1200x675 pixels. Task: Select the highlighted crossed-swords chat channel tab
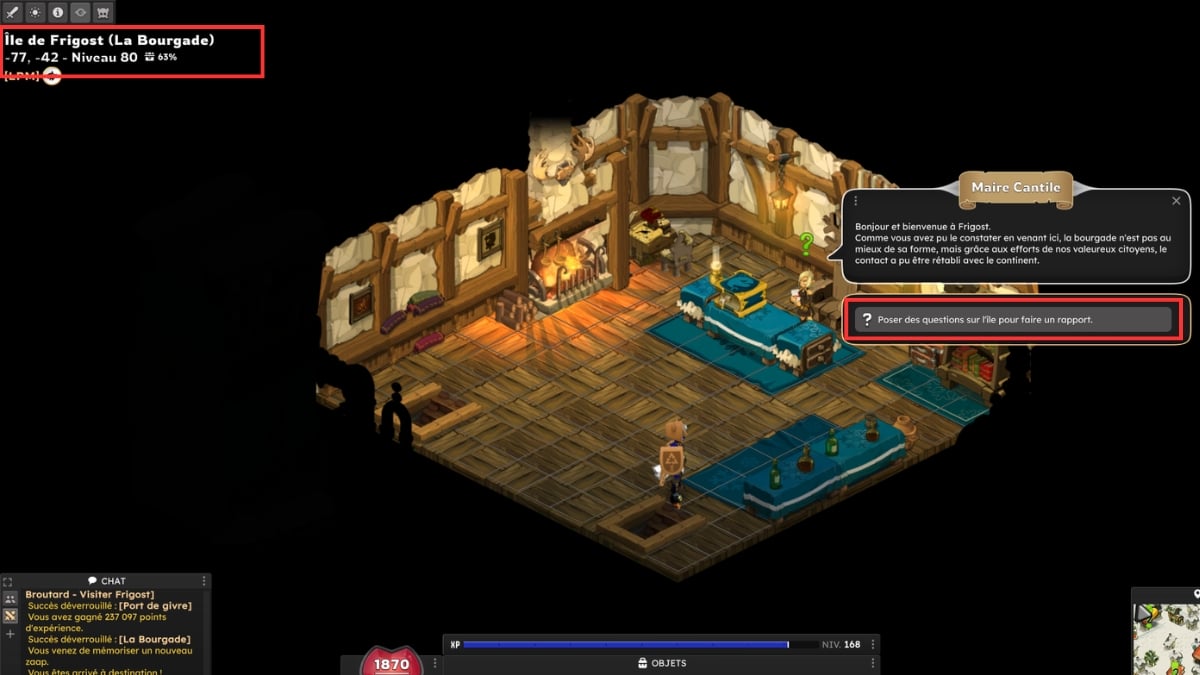point(9,616)
